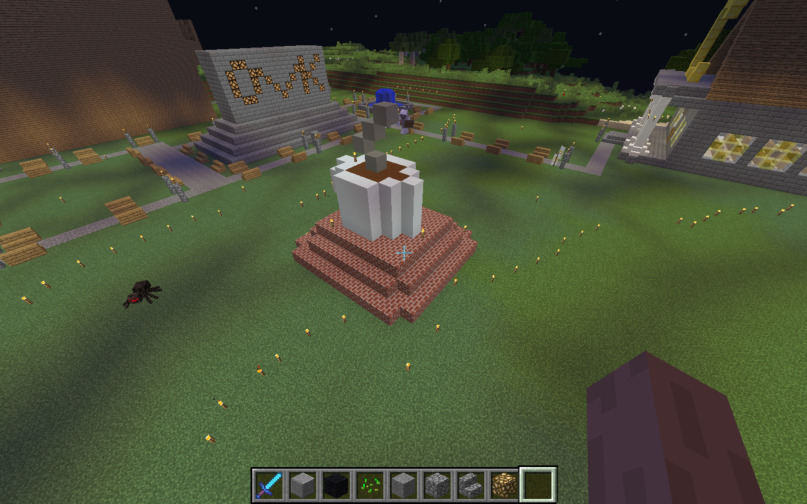
Task: Select the diamond sword hotbar slot
Action: pyautogui.click(x=269, y=486)
